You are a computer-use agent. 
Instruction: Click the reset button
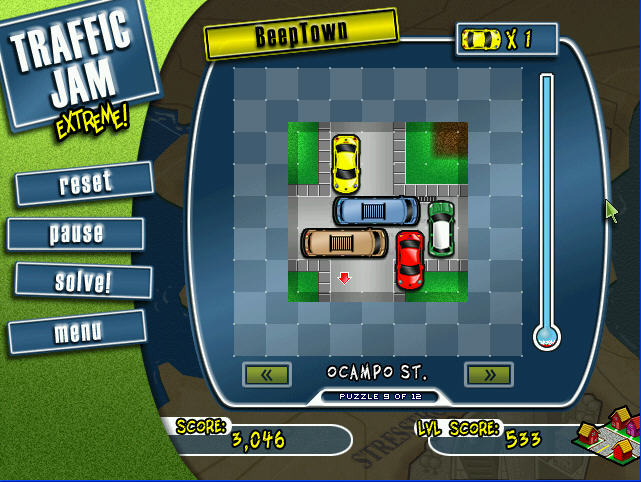85,183
